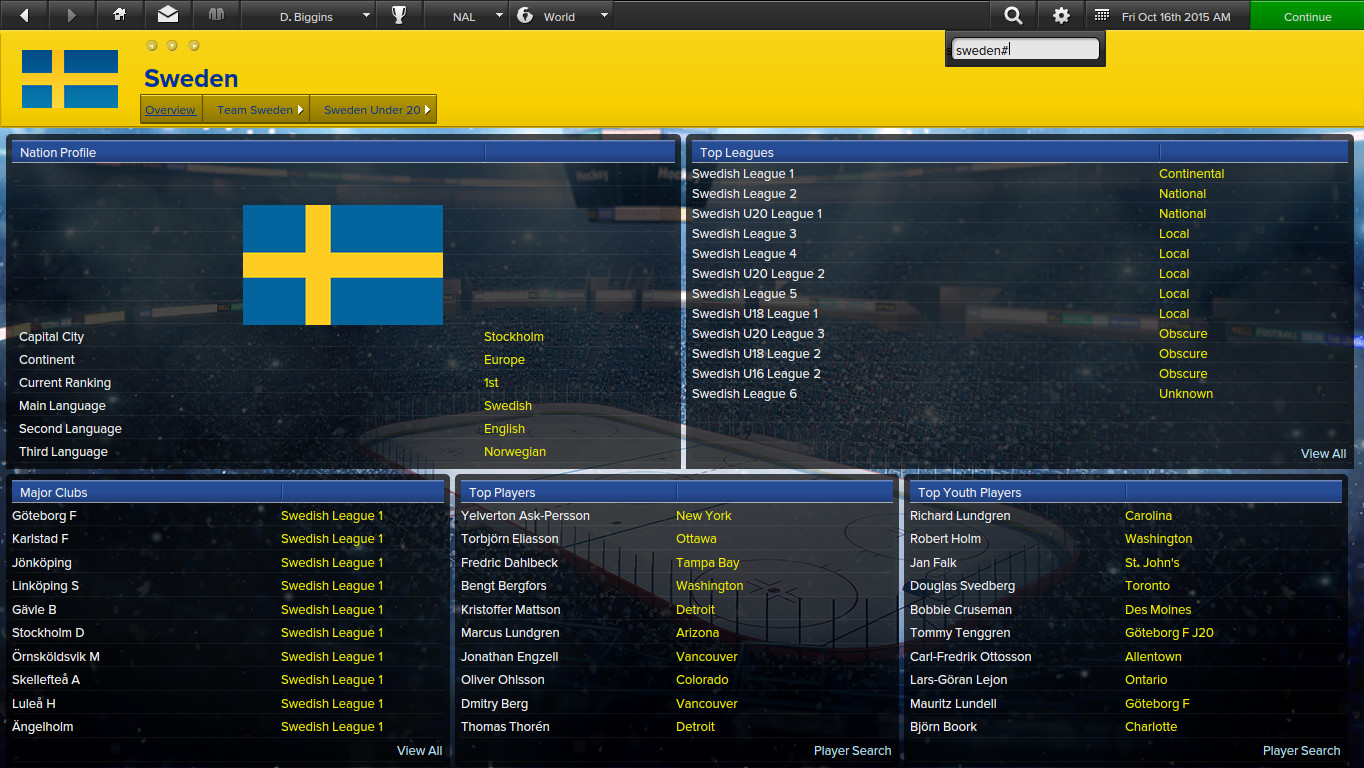Click the globe icon next to World

[x=526, y=14]
